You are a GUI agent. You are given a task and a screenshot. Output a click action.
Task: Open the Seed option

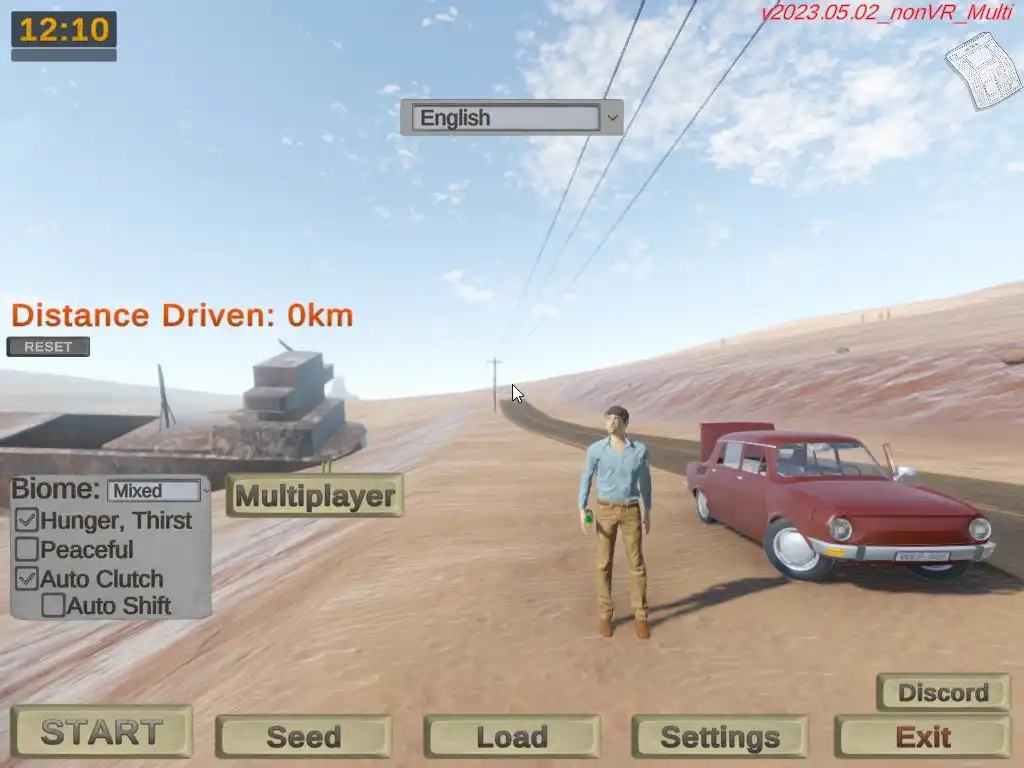pyautogui.click(x=303, y=737)
